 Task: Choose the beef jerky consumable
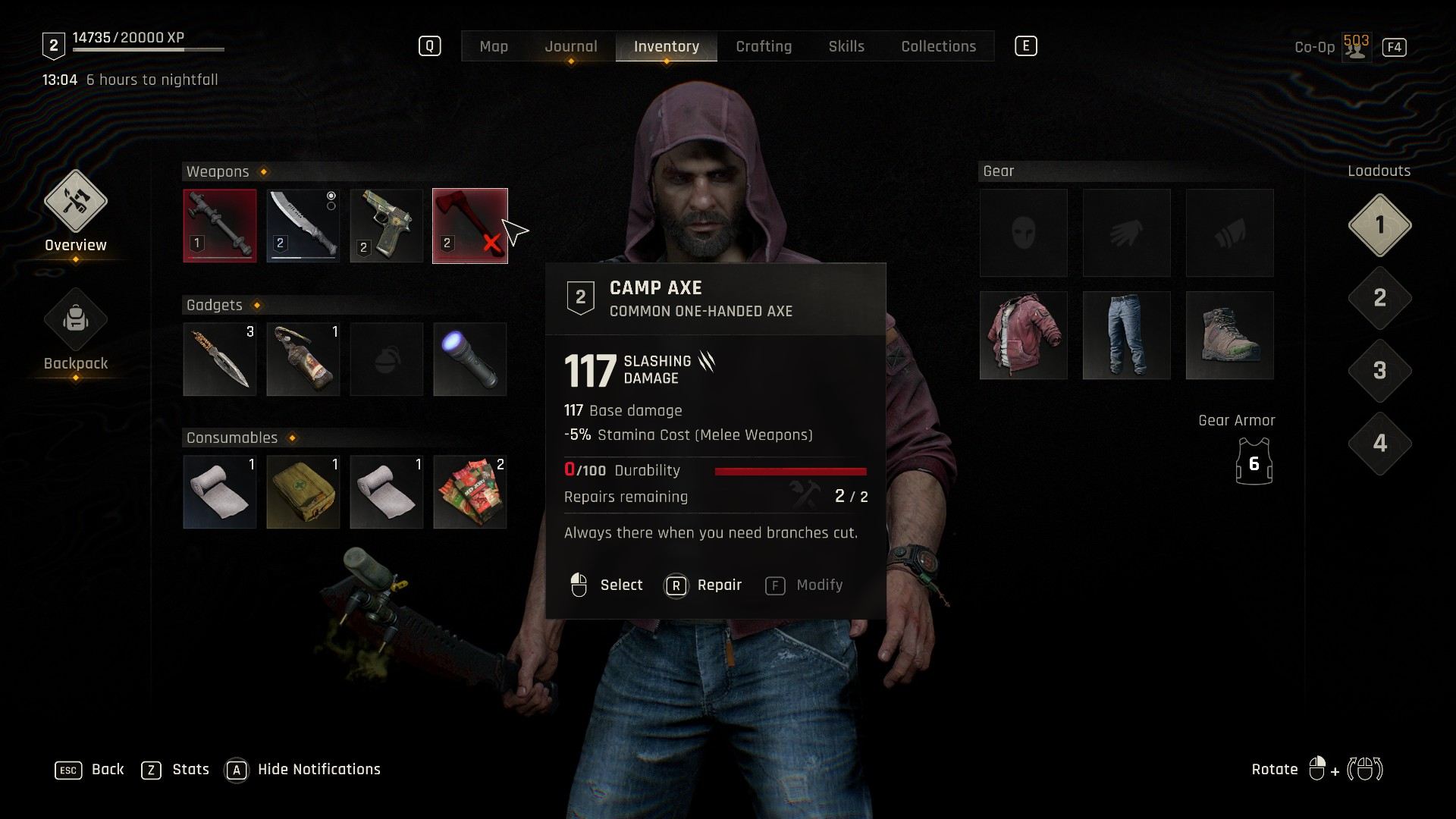click(470, 492)
